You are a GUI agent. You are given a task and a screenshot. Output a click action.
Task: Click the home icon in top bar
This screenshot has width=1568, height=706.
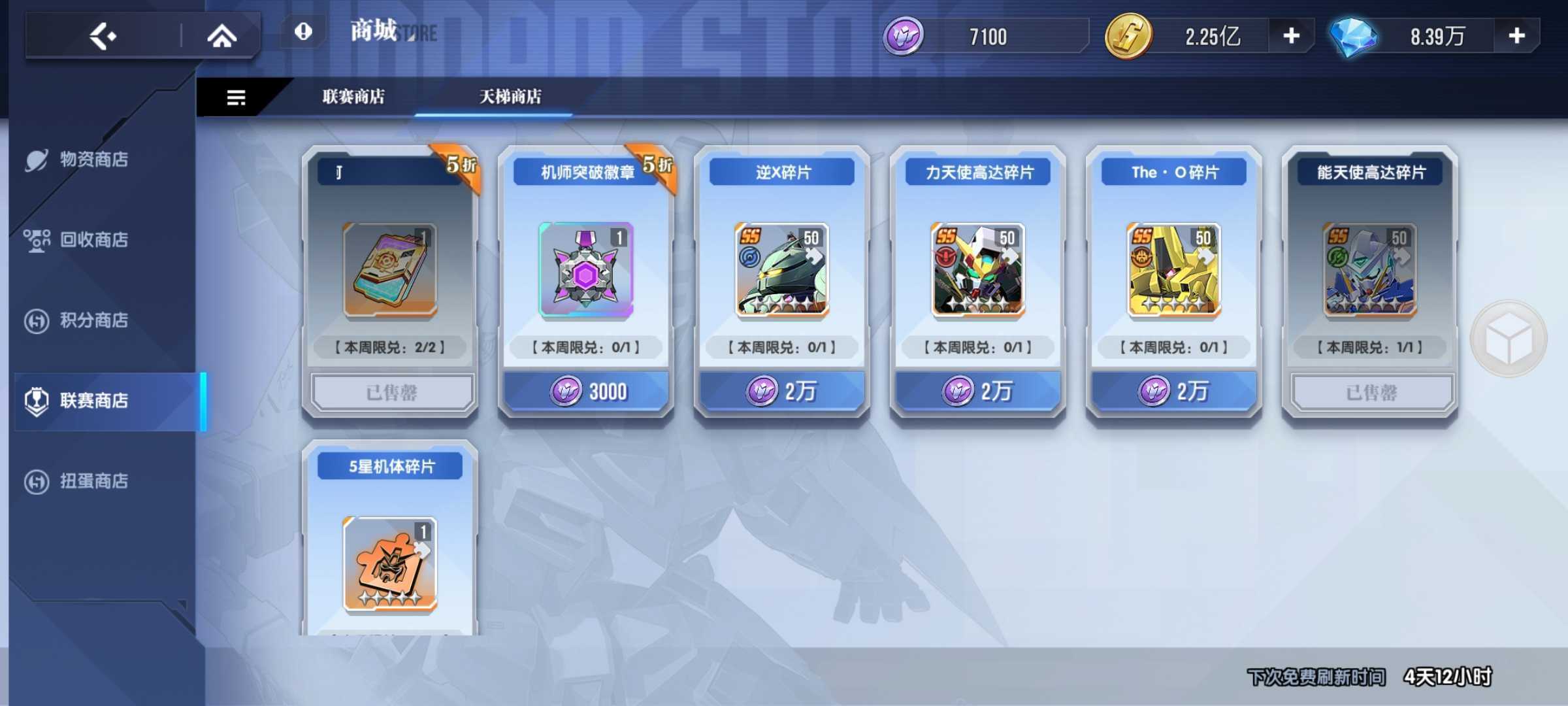click(223, 36)
